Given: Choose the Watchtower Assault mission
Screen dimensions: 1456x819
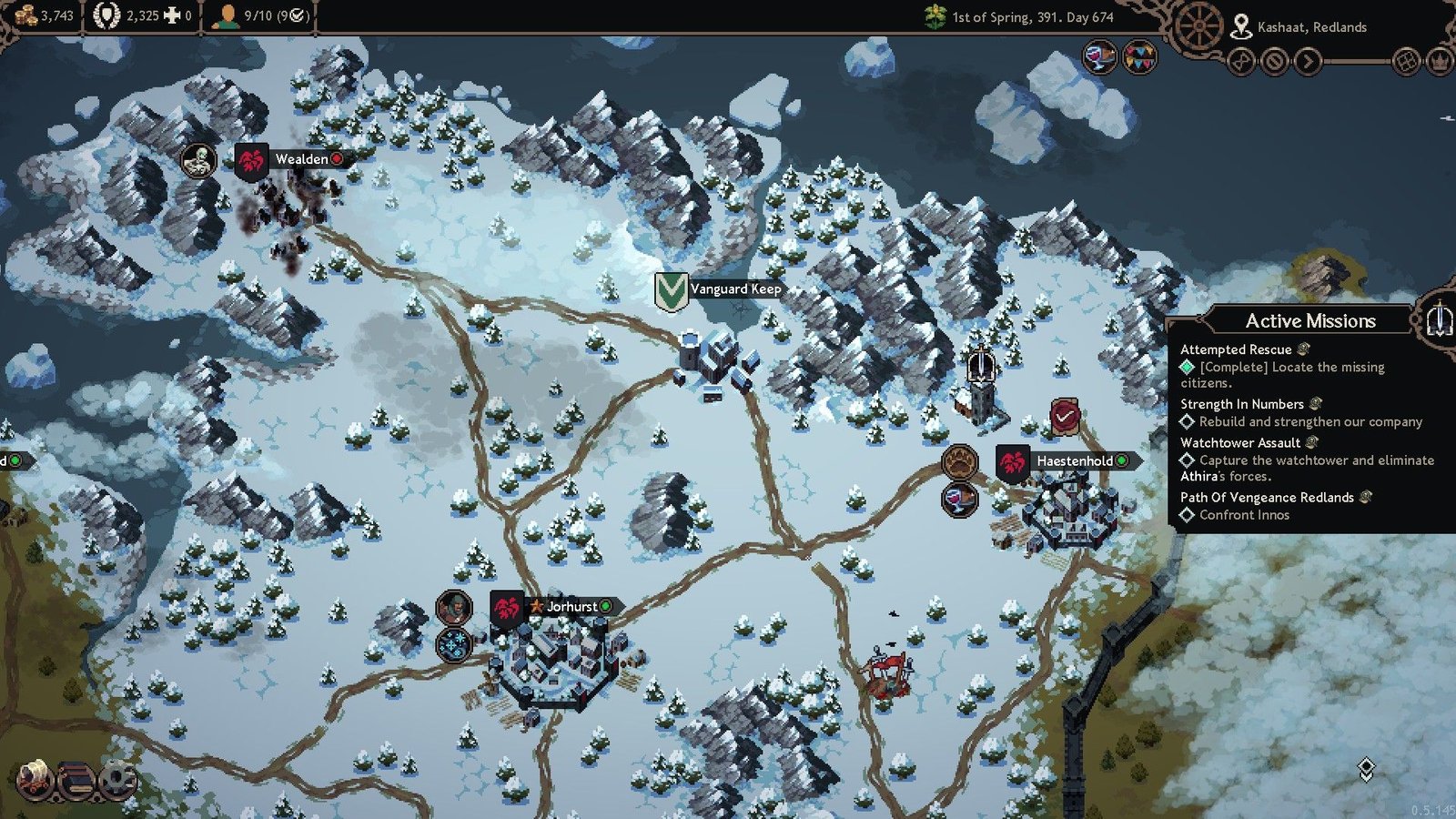Looking at the screenshot, I should click(x=1240, y=443).
